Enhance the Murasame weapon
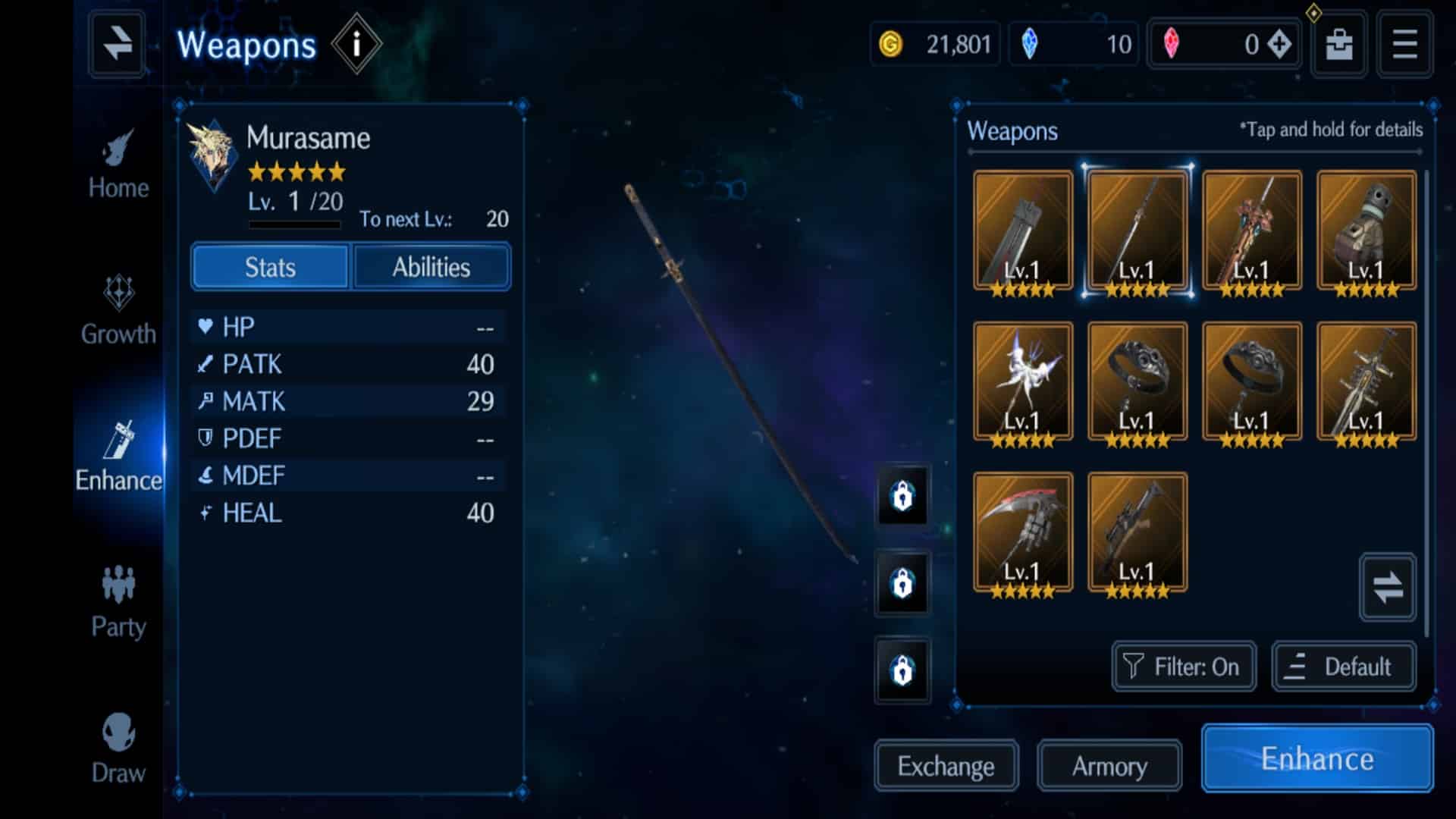 [1316, 758]
